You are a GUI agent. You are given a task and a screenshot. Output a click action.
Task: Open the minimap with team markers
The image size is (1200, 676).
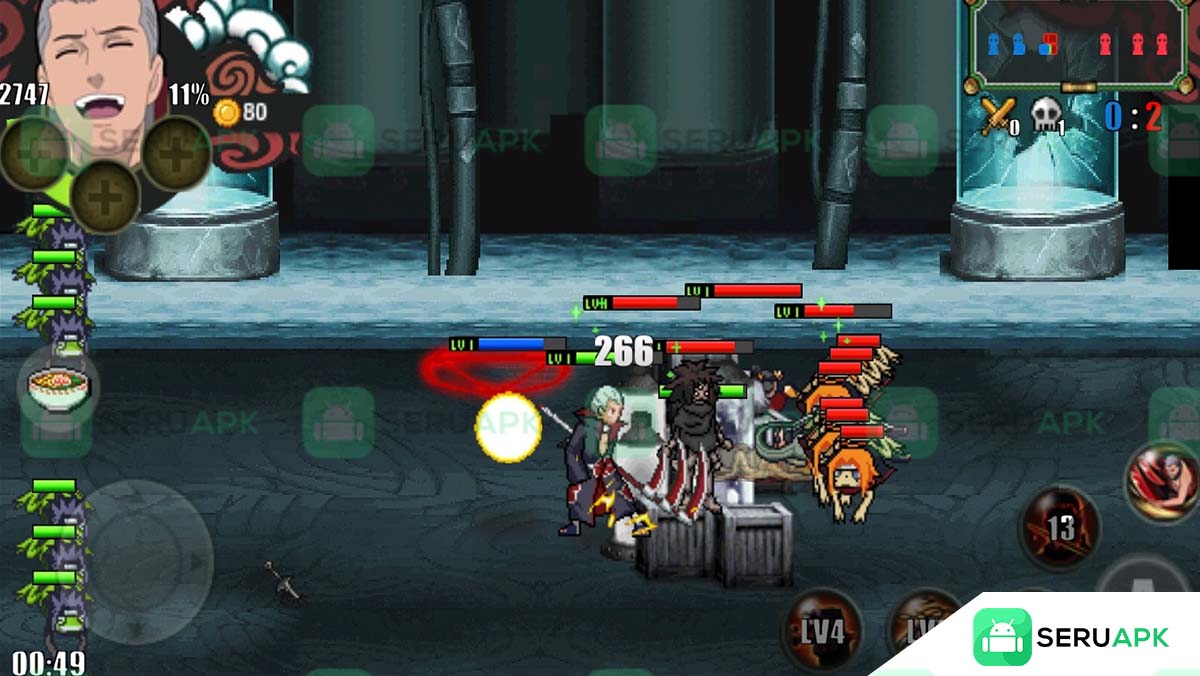point(1075,43)
